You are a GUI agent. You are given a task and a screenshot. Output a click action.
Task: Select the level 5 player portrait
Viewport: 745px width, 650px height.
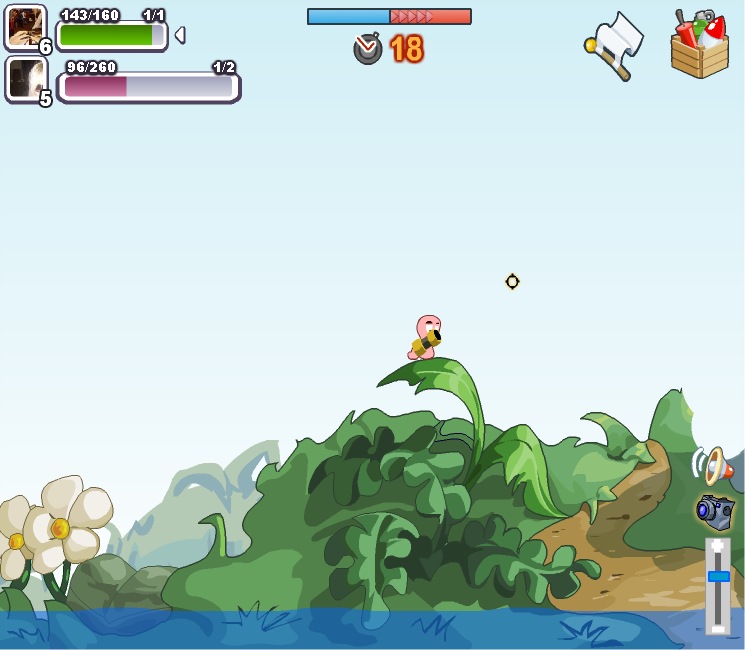coord(25,78)
